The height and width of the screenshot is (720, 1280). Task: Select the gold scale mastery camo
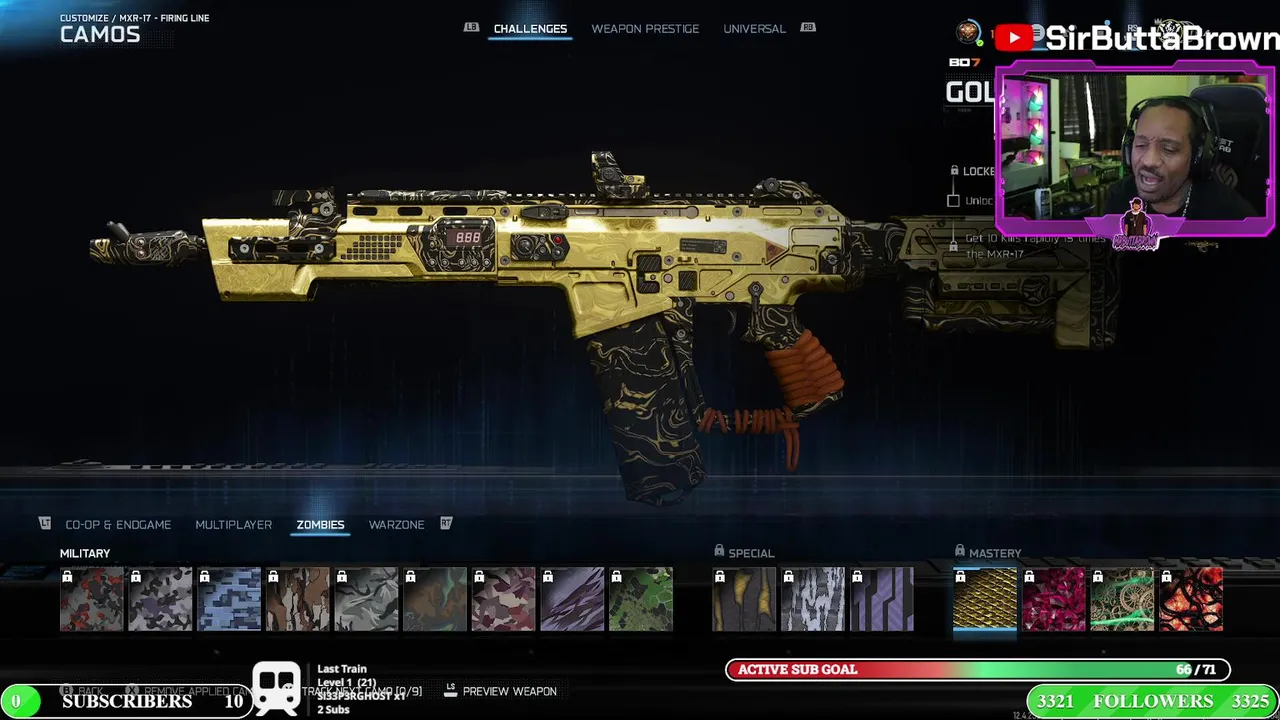(985, 600)
